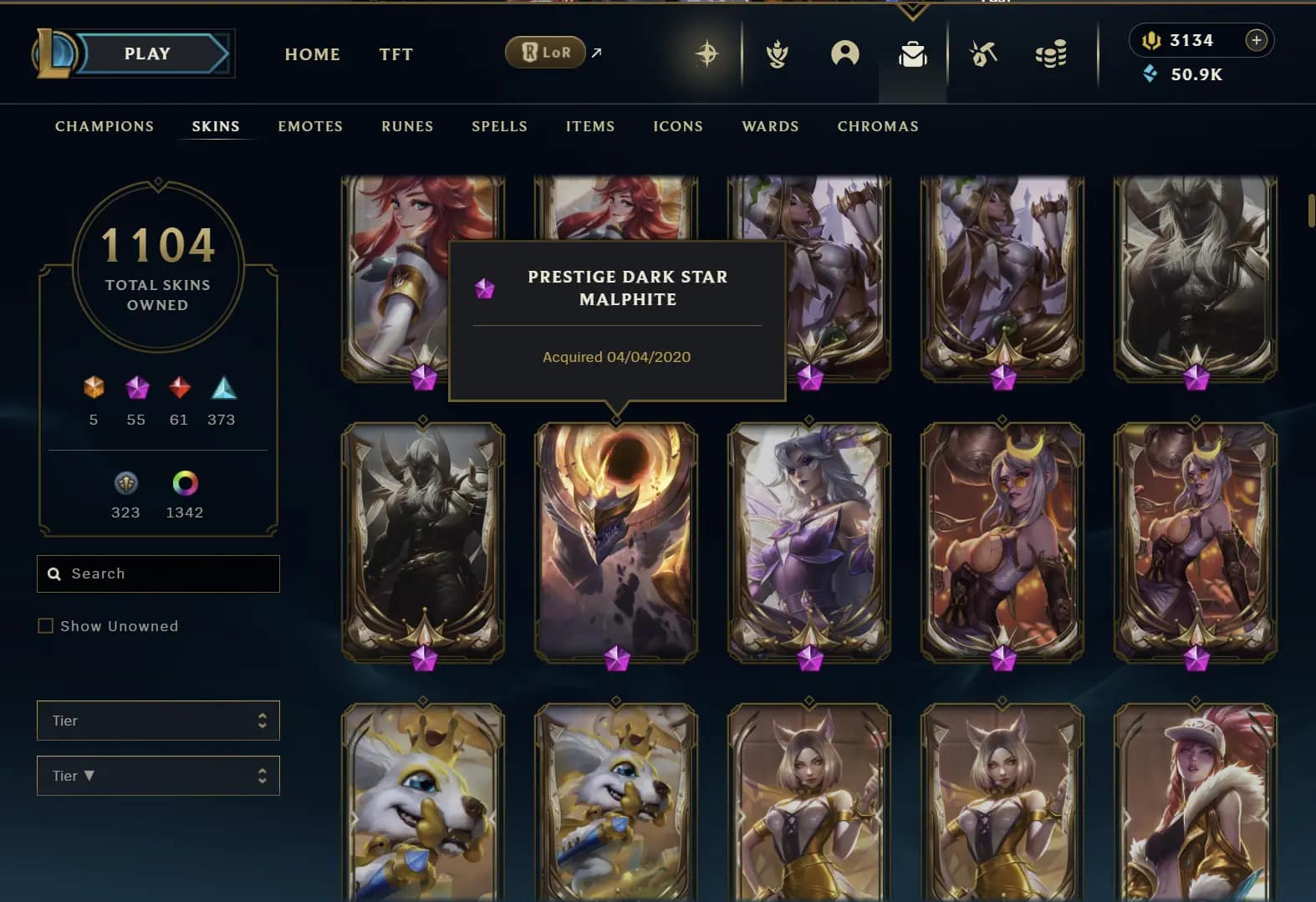
Task: Go to the HOME page
Action: pos(312,54)
